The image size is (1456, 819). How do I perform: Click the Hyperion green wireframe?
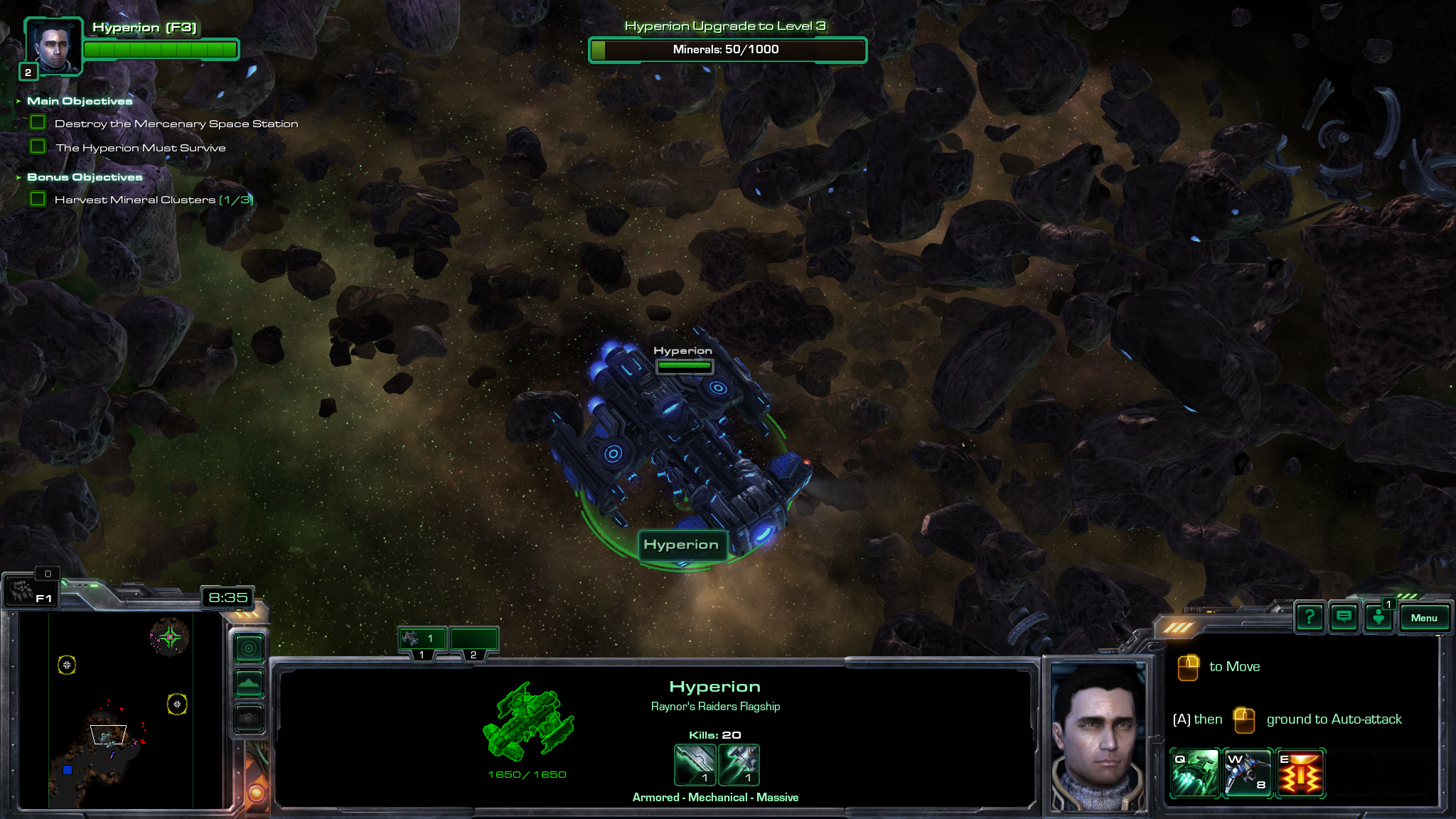pos(528,722)
